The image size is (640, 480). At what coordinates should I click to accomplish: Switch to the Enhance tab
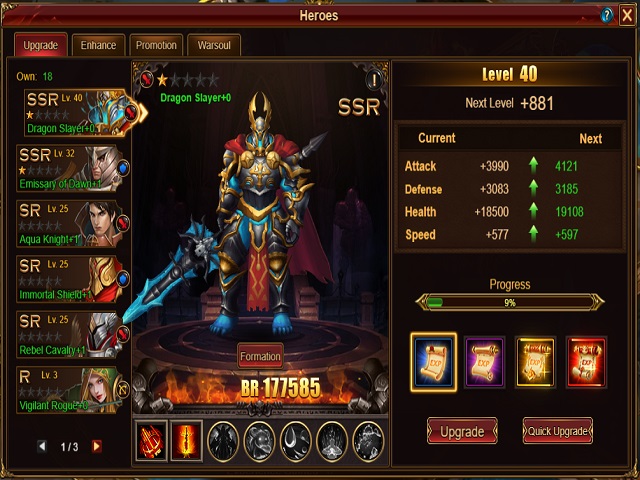[99, 45]
